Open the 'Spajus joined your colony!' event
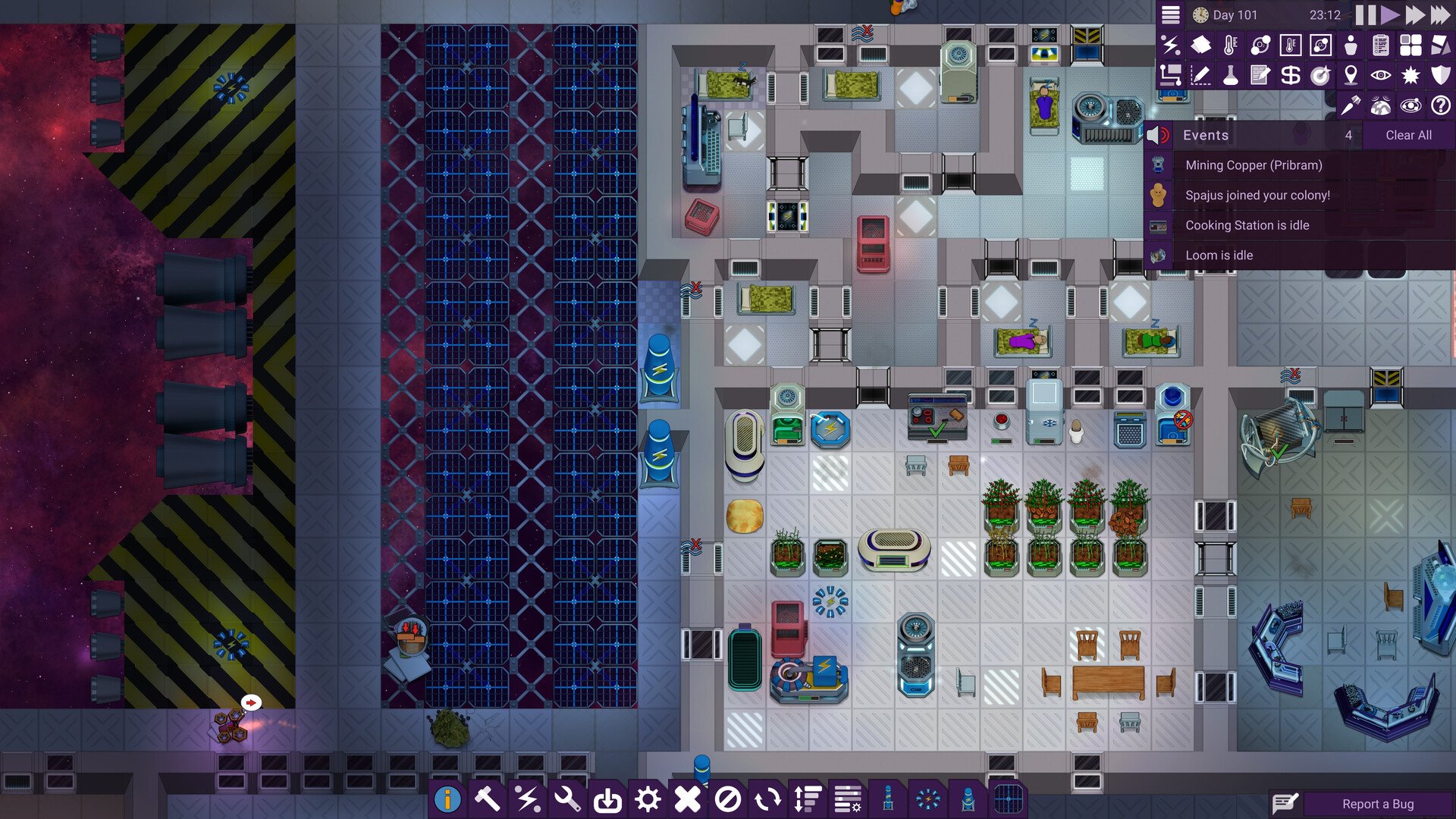The width and height of the screenshot is (1456, 819). pyautogui.click(x=1257, y=196)
